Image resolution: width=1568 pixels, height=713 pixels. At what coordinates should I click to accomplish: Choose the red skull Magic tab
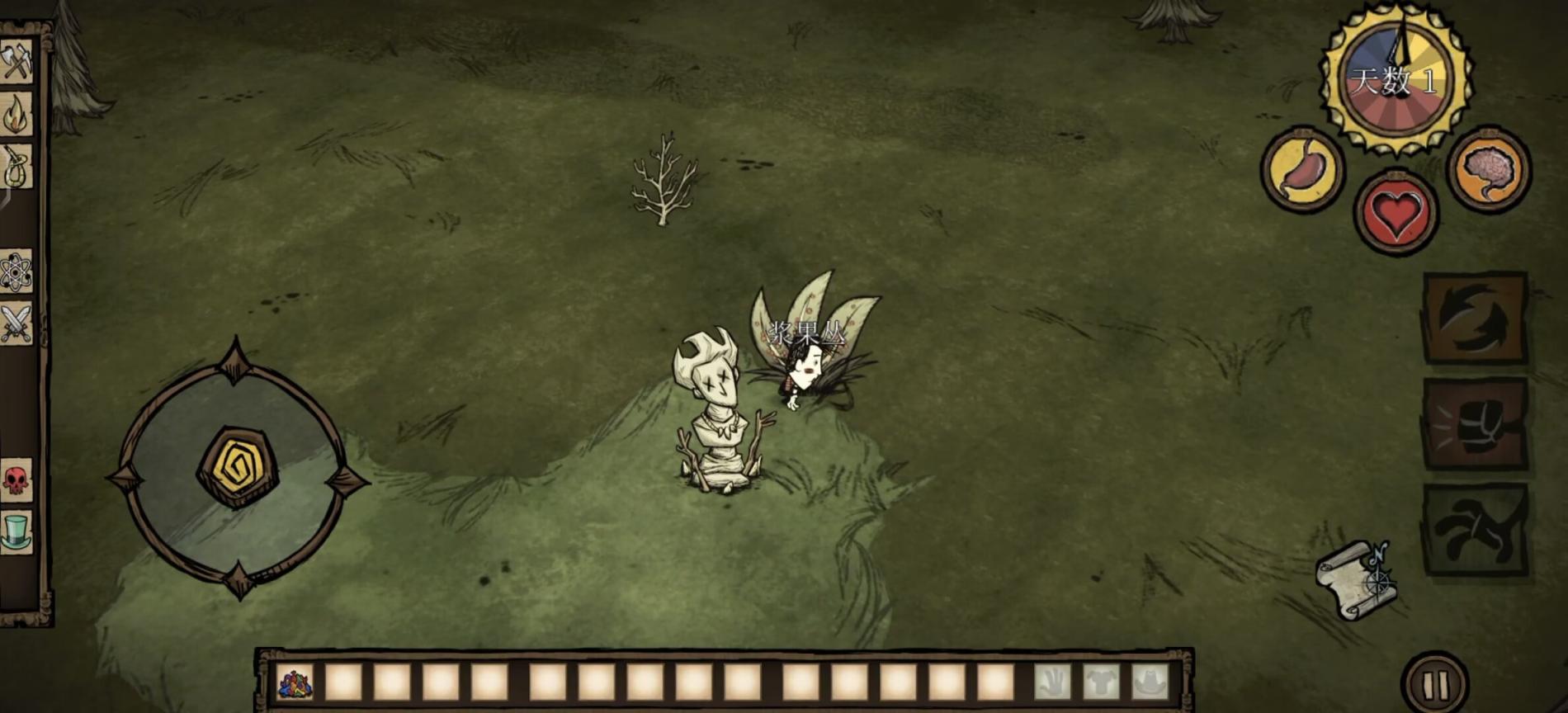coord(16,479)
